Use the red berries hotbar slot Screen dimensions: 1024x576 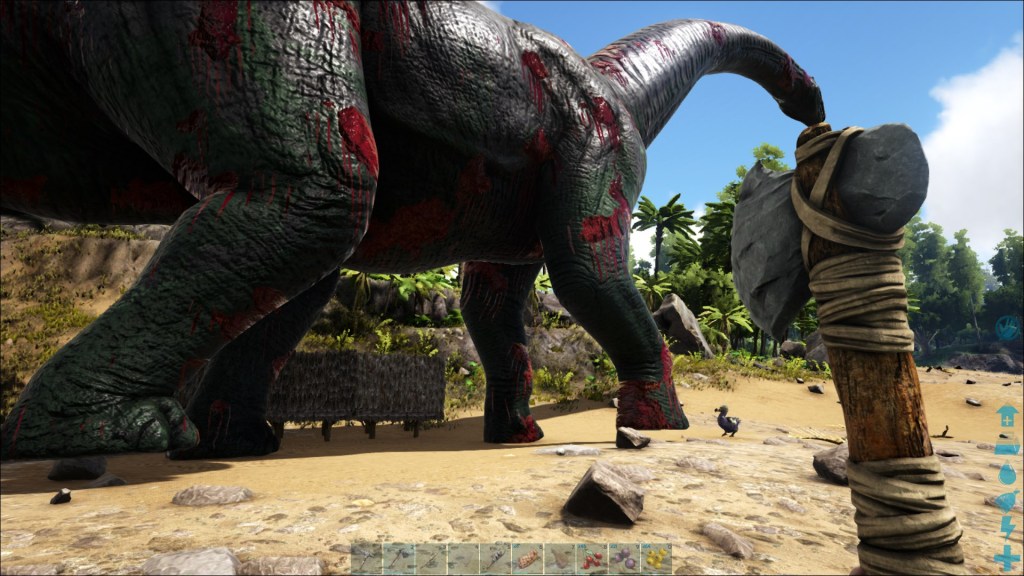[x=591, y=558]
